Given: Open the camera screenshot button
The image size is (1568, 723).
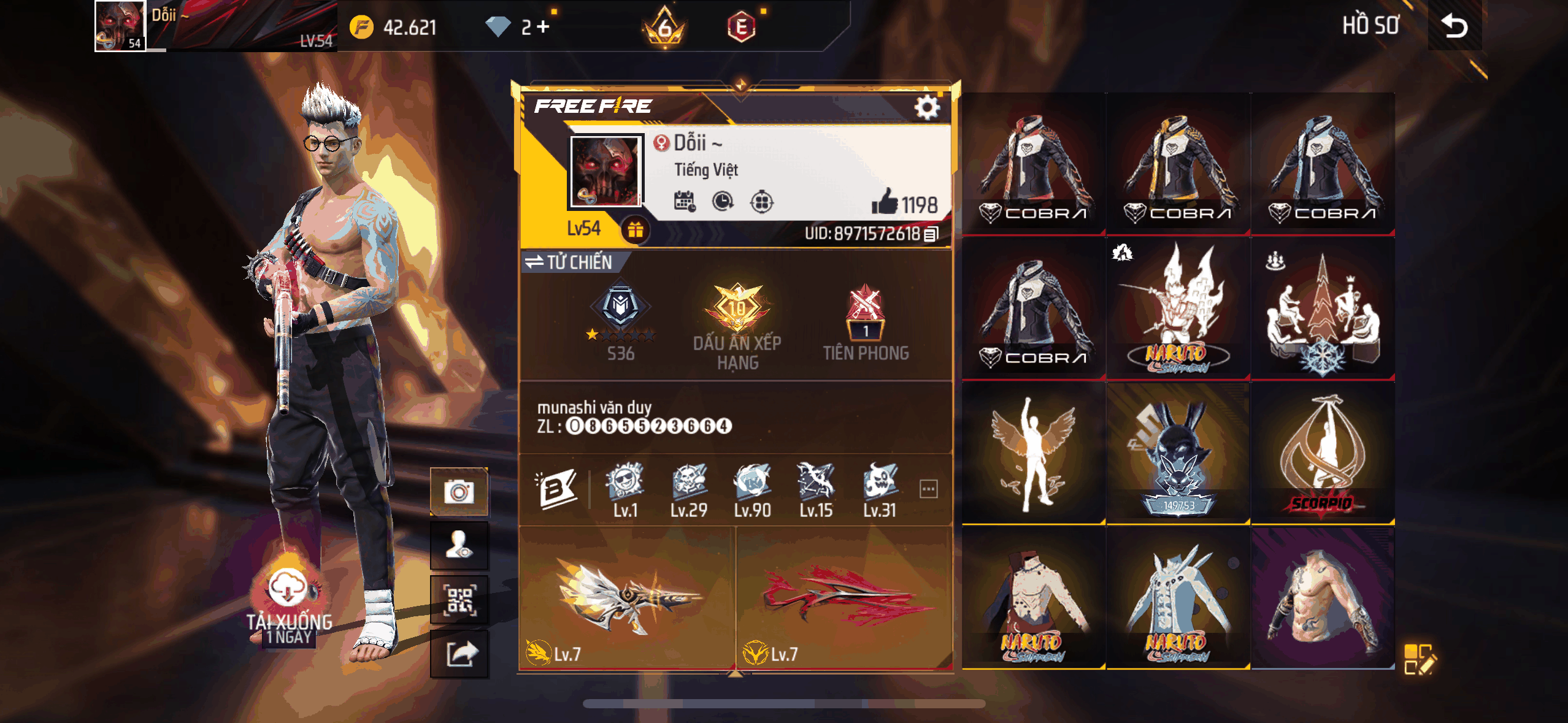Looking at the screenshot, I should coord(459,492).
